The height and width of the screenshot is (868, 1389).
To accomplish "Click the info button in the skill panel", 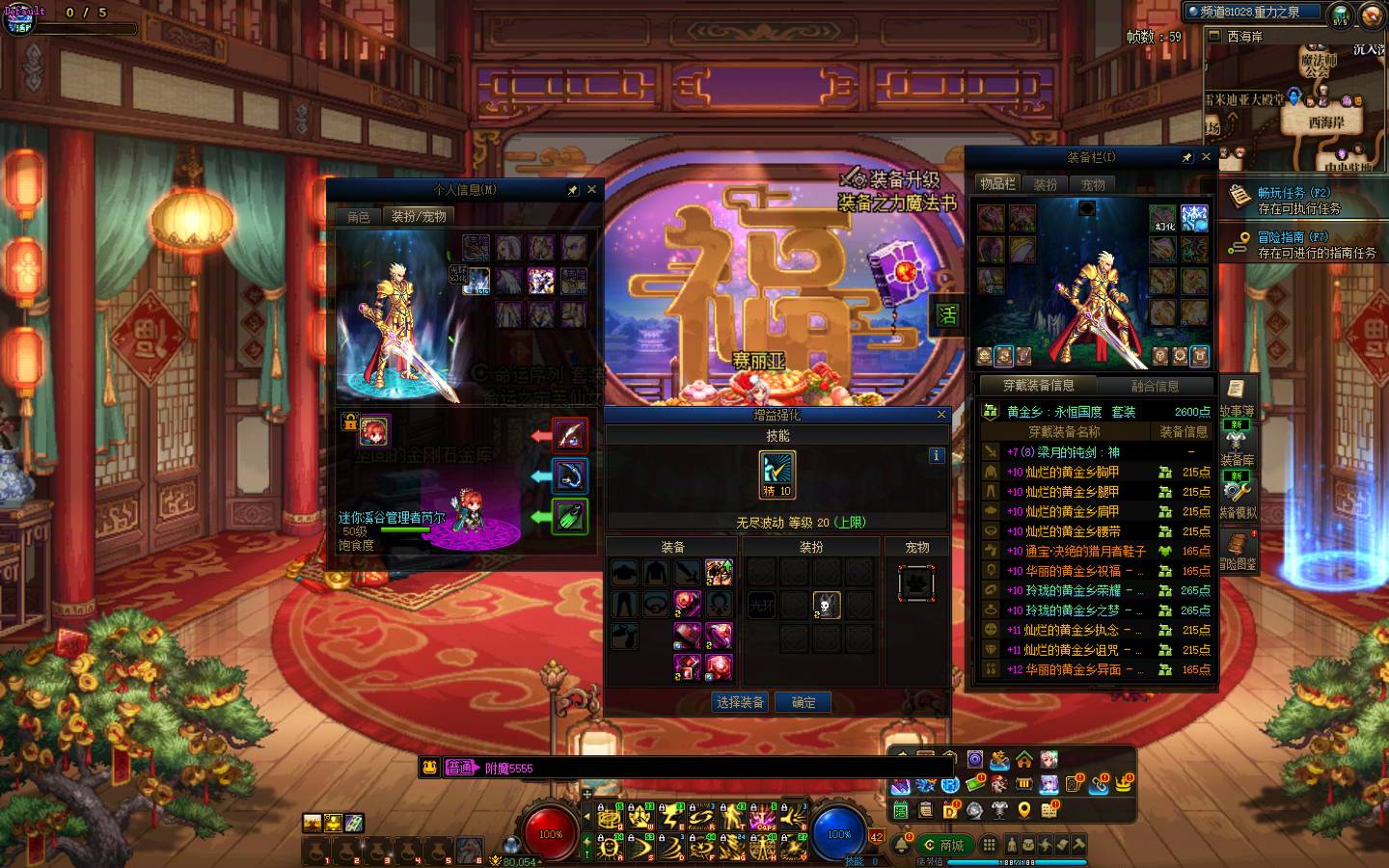I will (x=936, y=455).
